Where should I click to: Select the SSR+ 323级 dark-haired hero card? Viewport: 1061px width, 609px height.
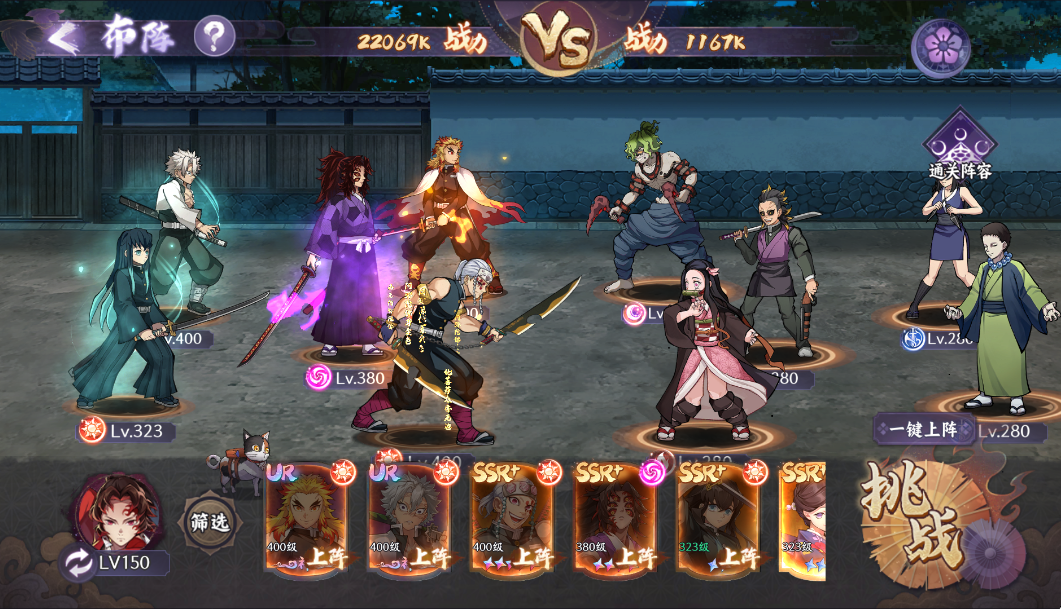(x=719, y=518)
